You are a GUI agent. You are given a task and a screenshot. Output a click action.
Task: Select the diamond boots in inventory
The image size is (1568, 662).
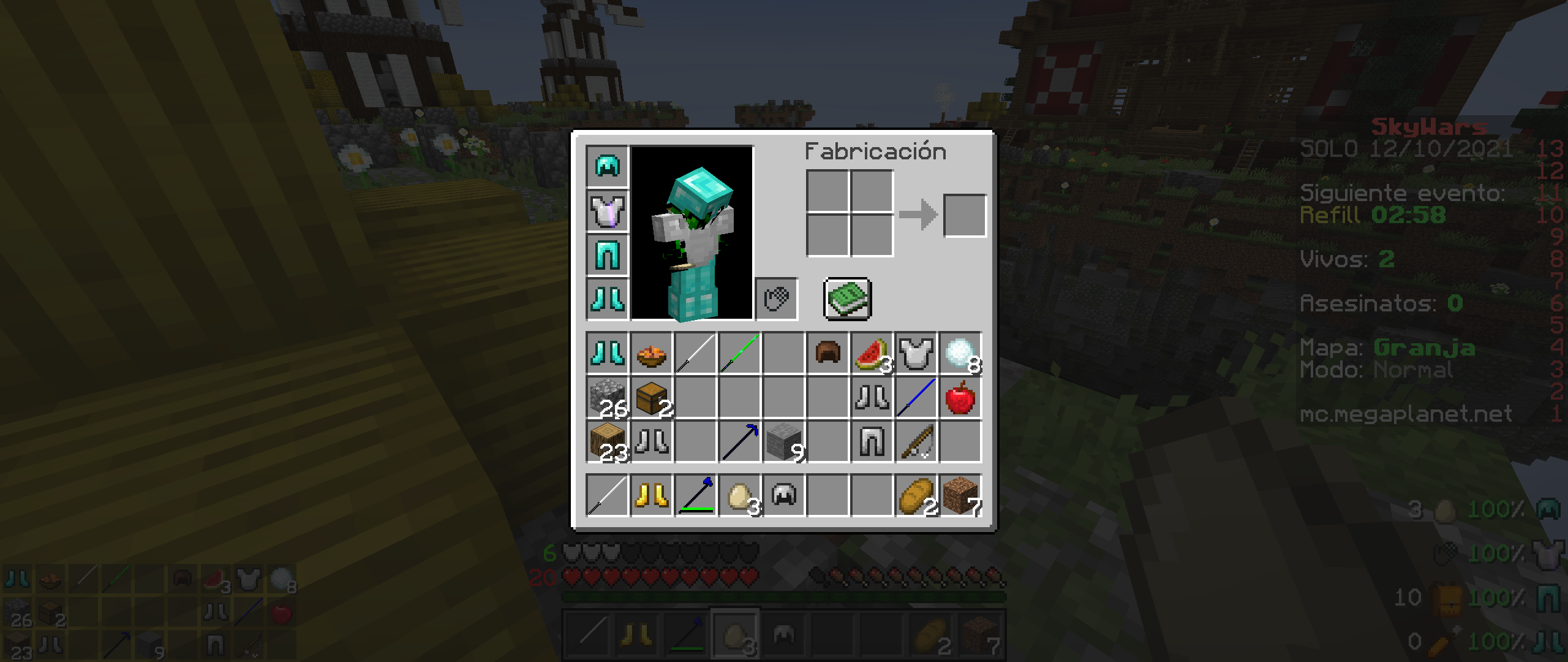pos(608,352)
